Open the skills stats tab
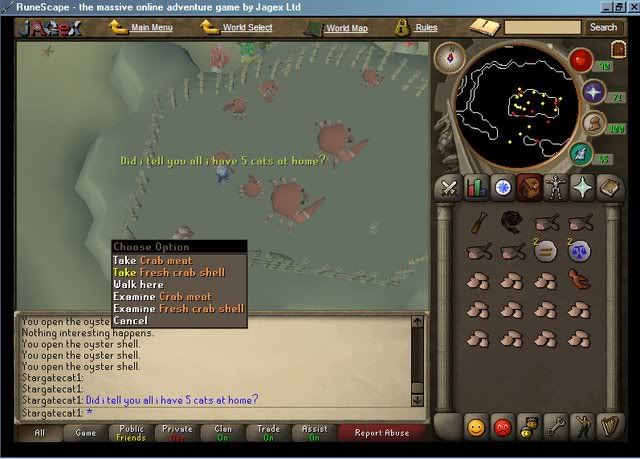 (476, 187)
